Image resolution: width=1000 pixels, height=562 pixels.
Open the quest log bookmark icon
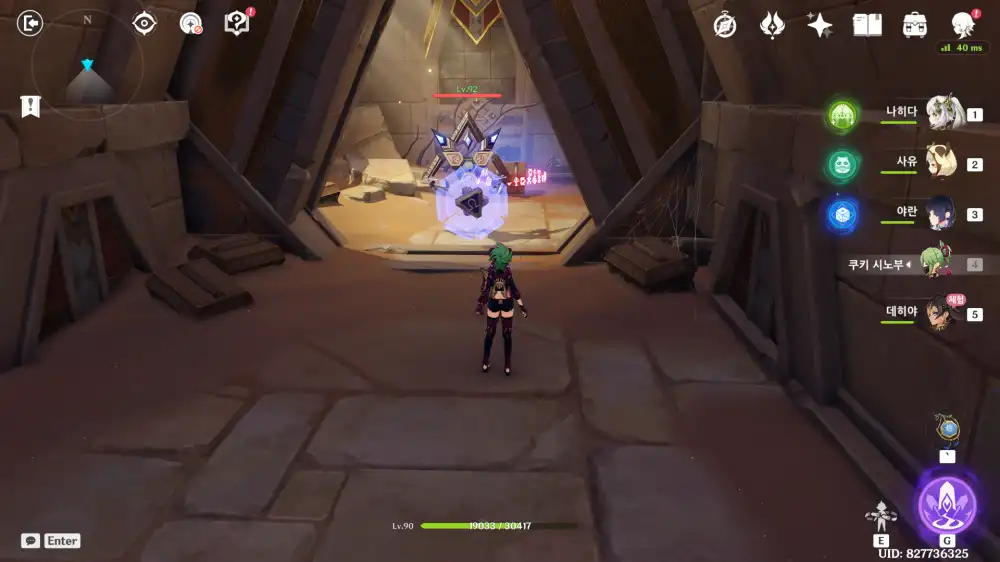[x=31, y=106]
